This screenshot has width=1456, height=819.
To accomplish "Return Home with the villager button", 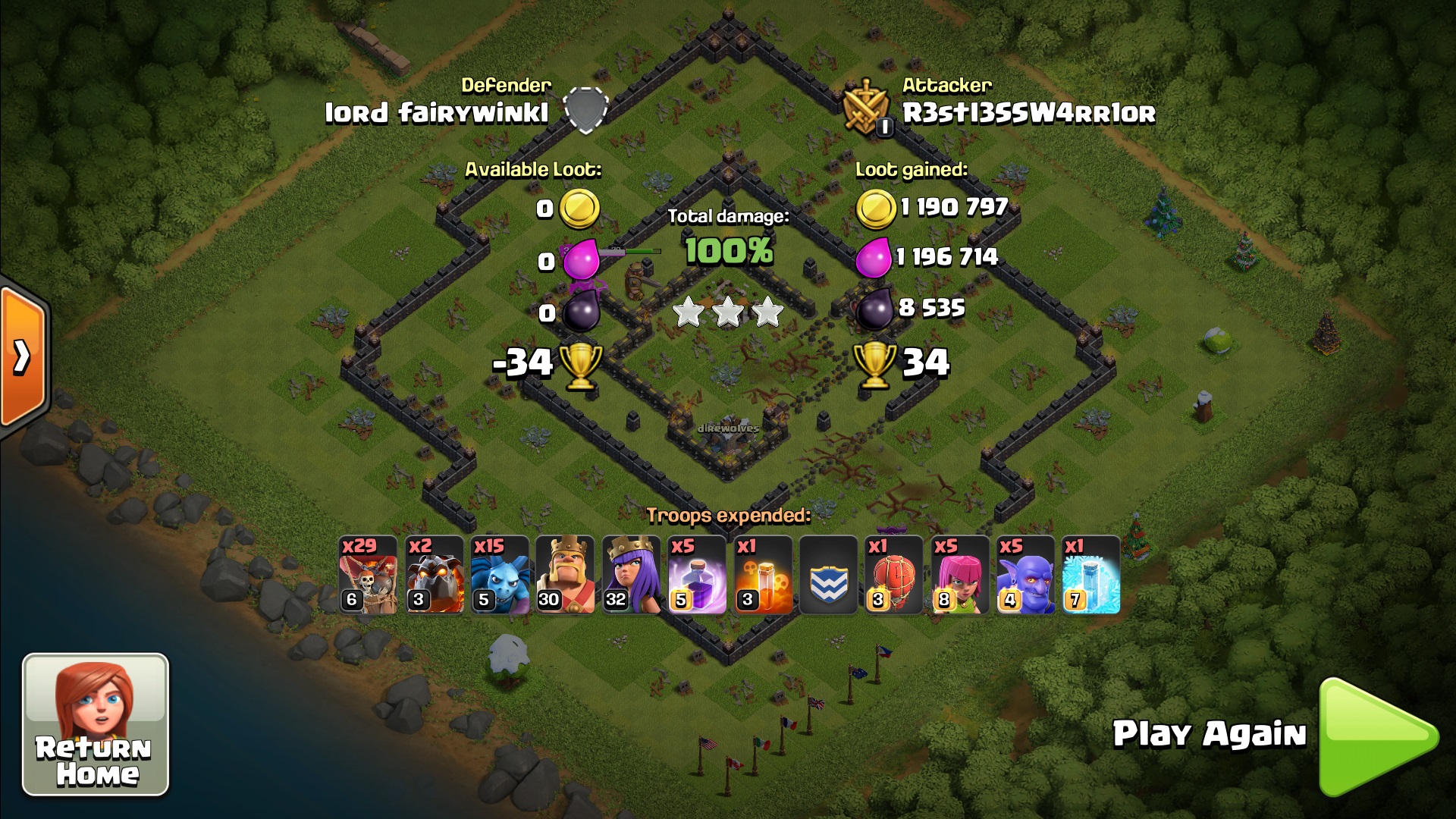I will point(96,724).
